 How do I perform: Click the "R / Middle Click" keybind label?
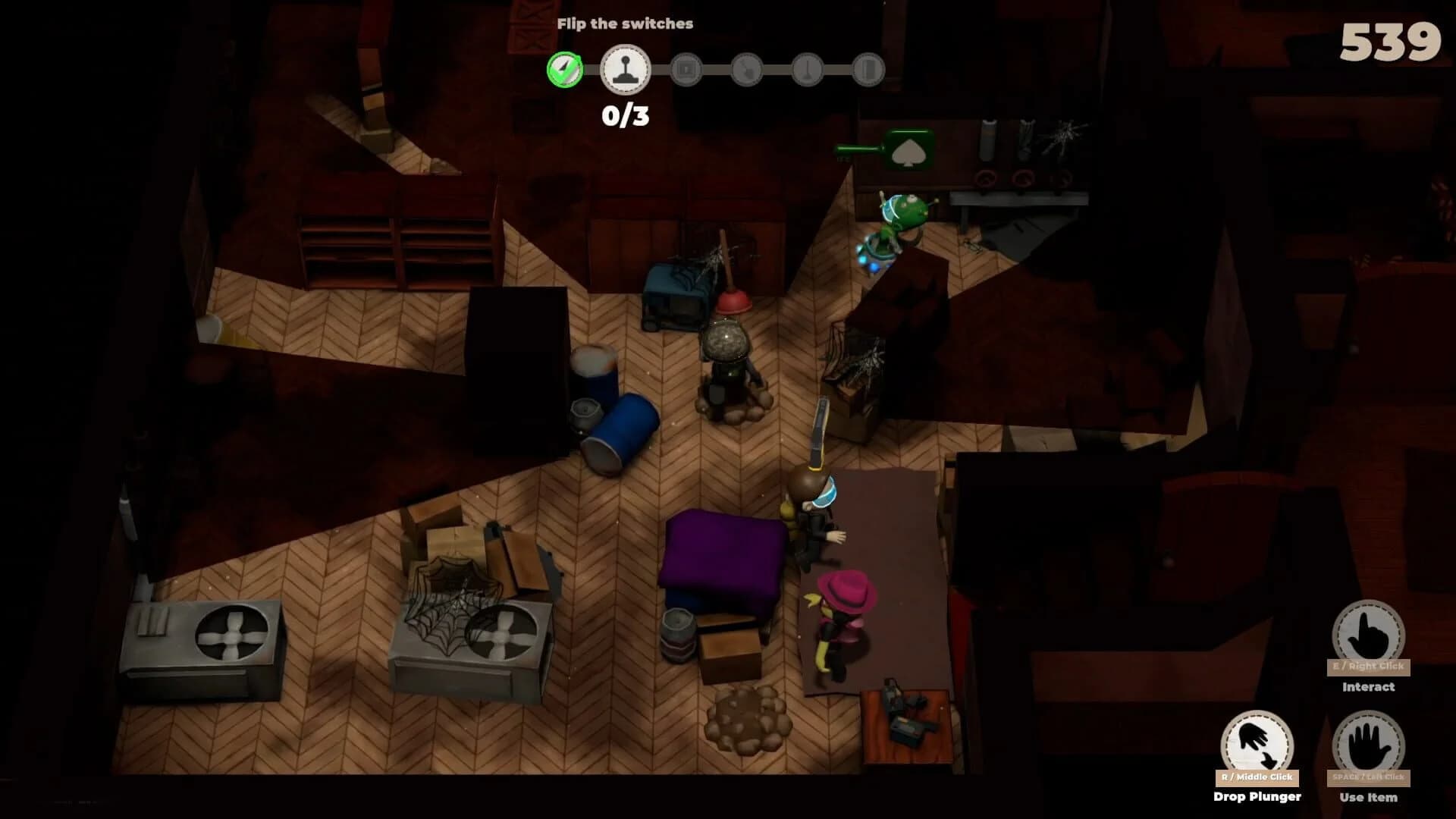(x=1256, y=777)
